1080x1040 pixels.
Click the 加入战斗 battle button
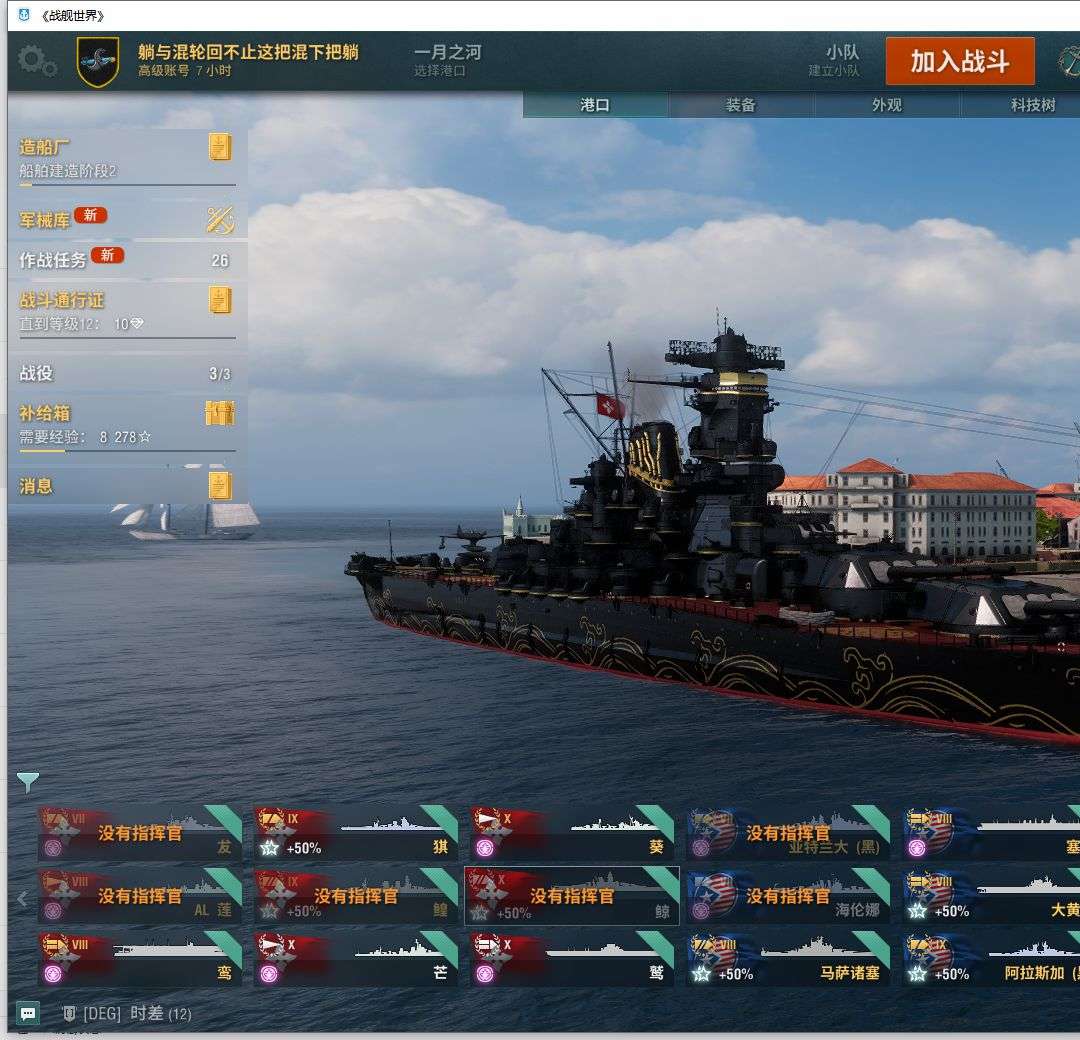tap(959, 62)
